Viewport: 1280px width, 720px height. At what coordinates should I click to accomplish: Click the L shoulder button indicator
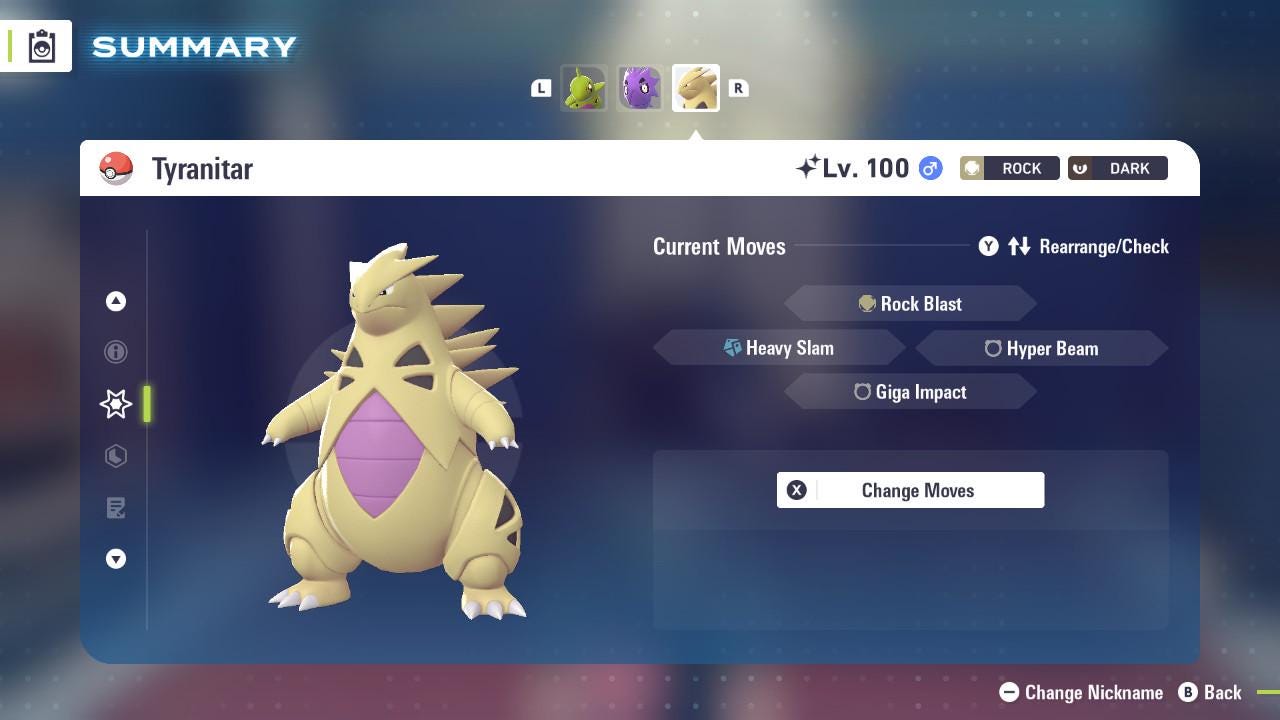click(x=541, y=88)
